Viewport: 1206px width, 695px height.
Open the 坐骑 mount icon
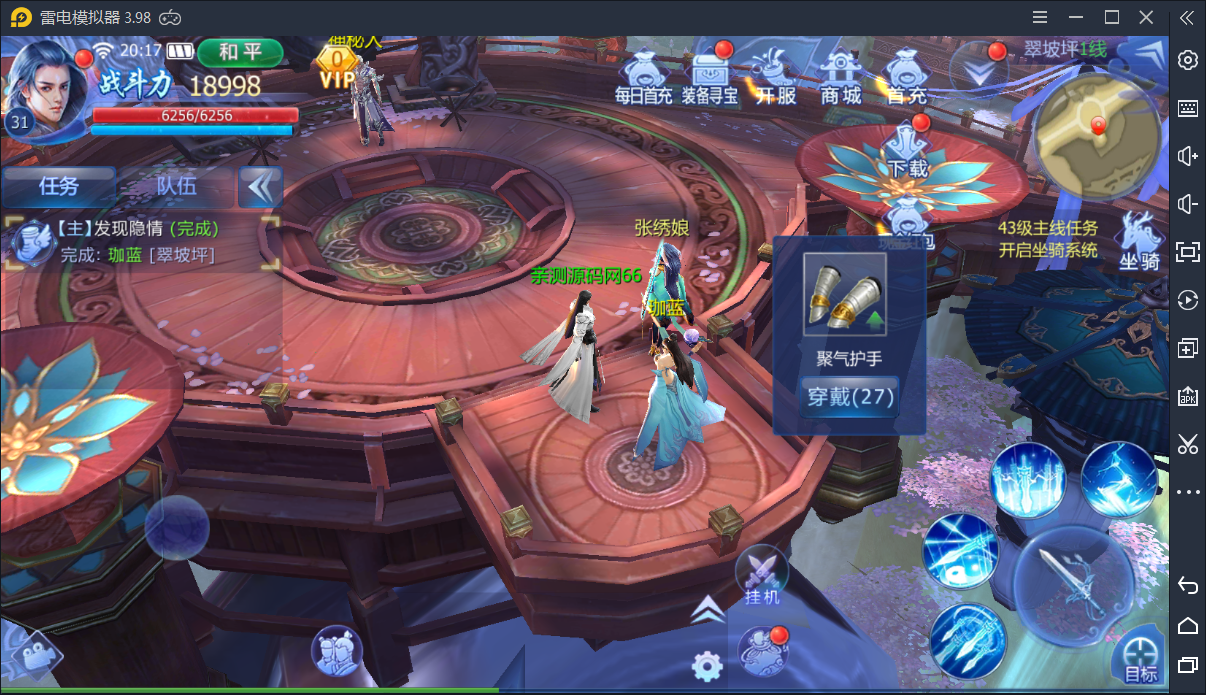(1139, 240)
